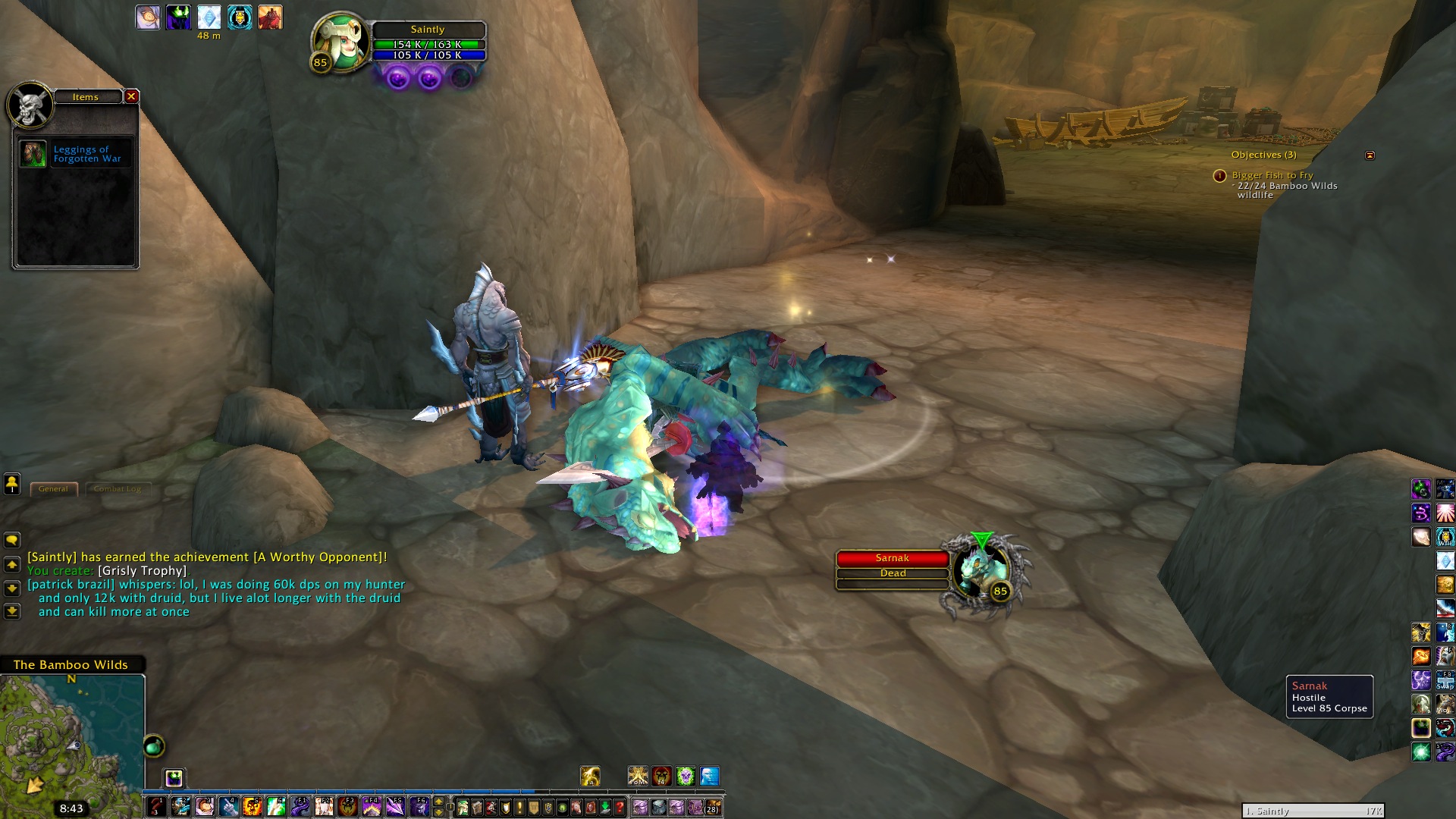Screen dimensions: 1456x819
Task: Open the Combat Log chat tab
Action: (118, 489)
